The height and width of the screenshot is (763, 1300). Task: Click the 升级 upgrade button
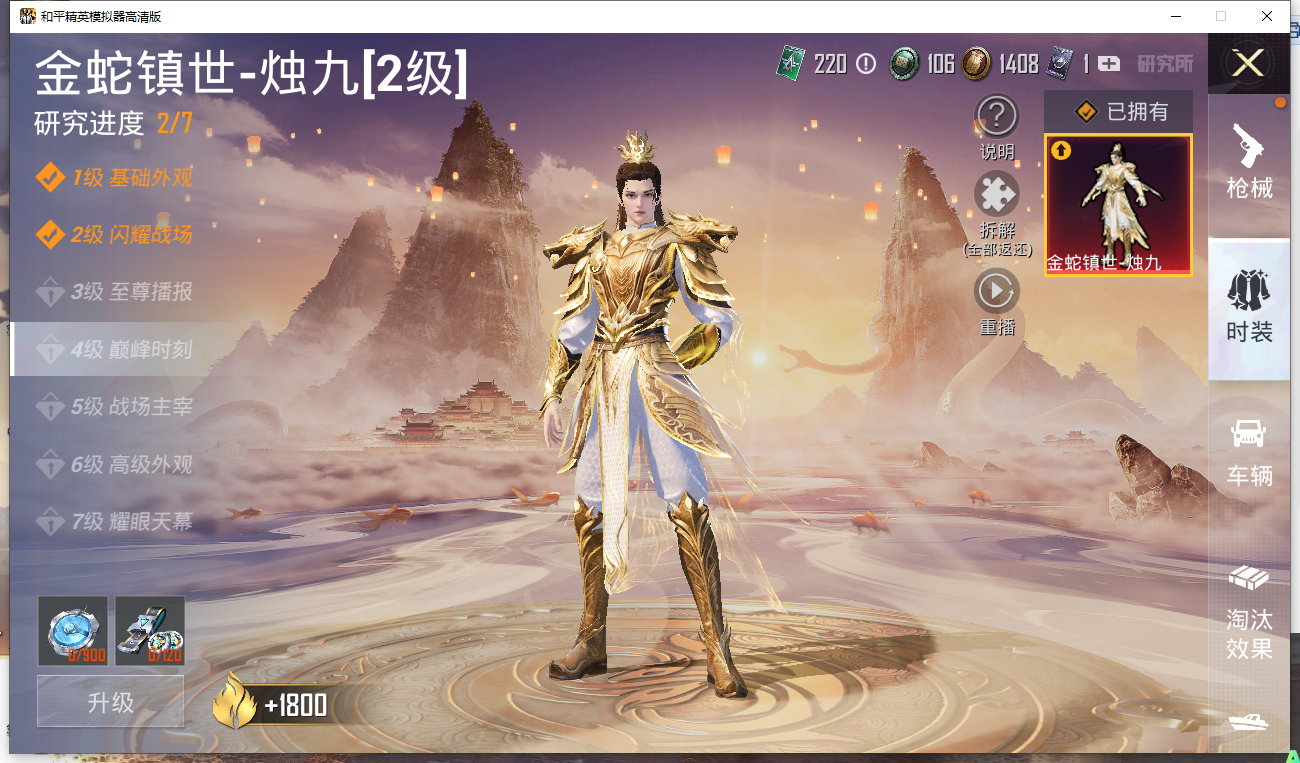pyautogui.click(x=110, y=702)
